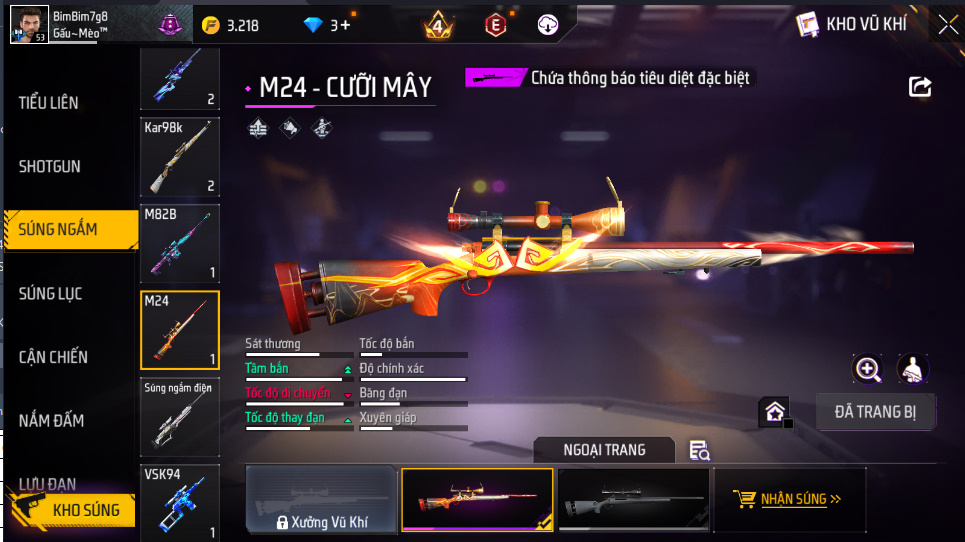
Task: Zoom in with the magnifier icon
Action: tap(867, 369)
